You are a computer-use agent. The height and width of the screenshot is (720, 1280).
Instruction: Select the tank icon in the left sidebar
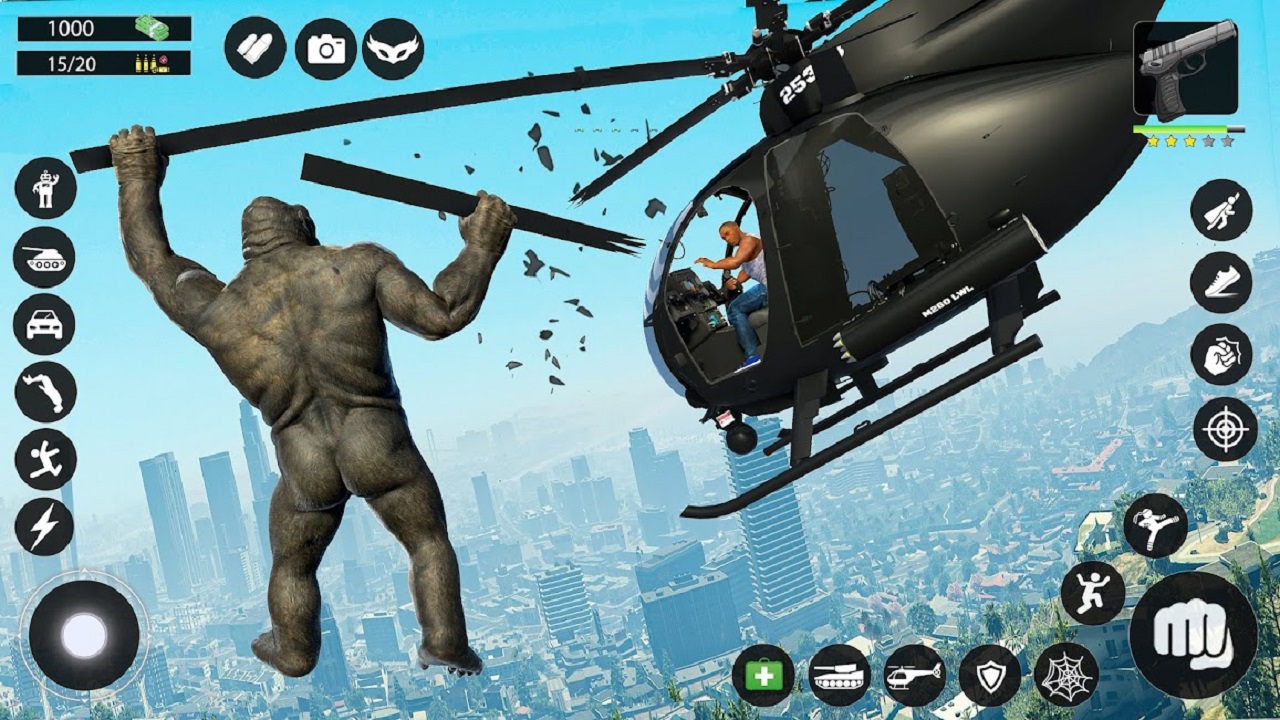(44, 258)
